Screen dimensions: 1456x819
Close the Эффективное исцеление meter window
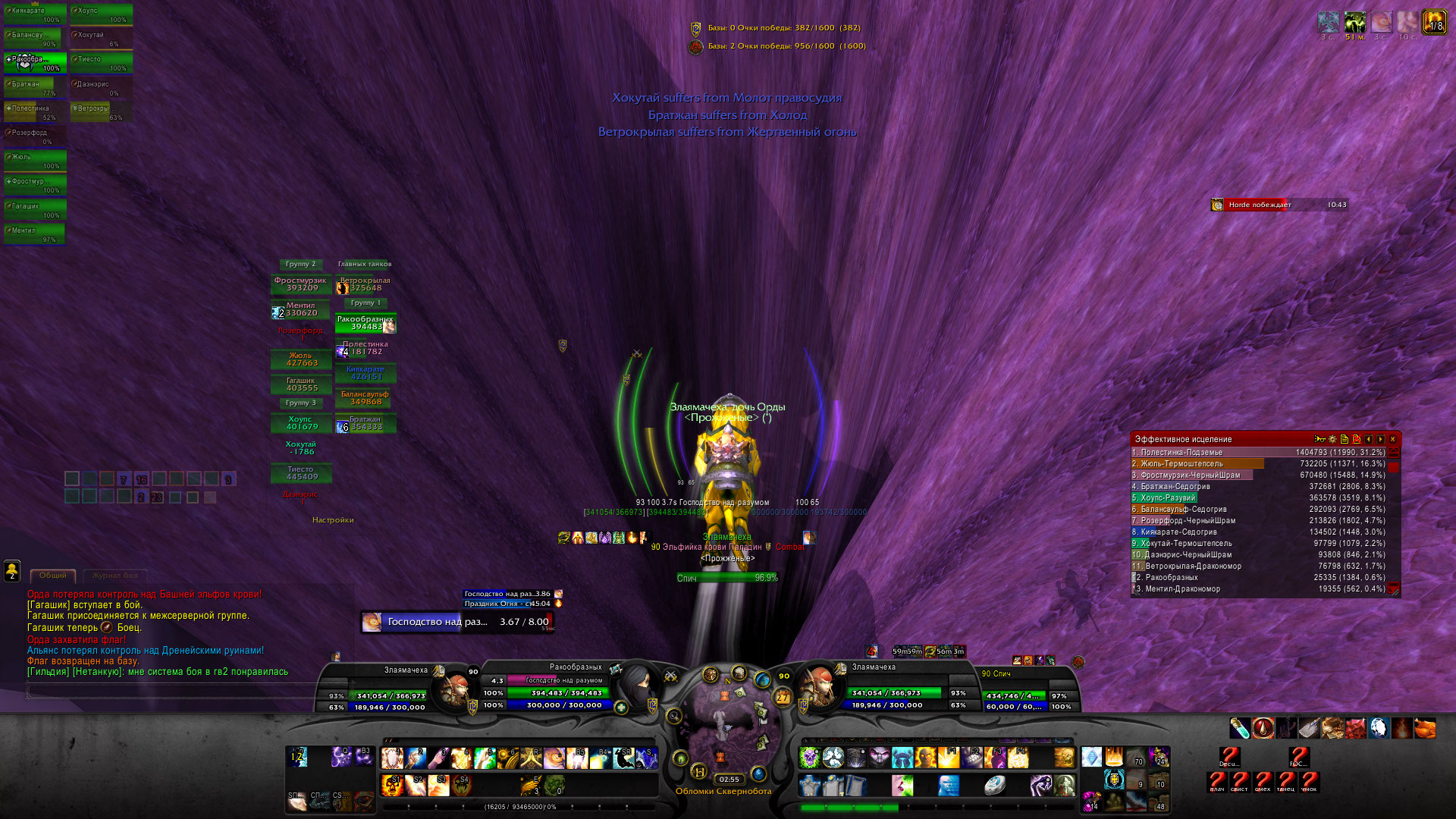1393,439
